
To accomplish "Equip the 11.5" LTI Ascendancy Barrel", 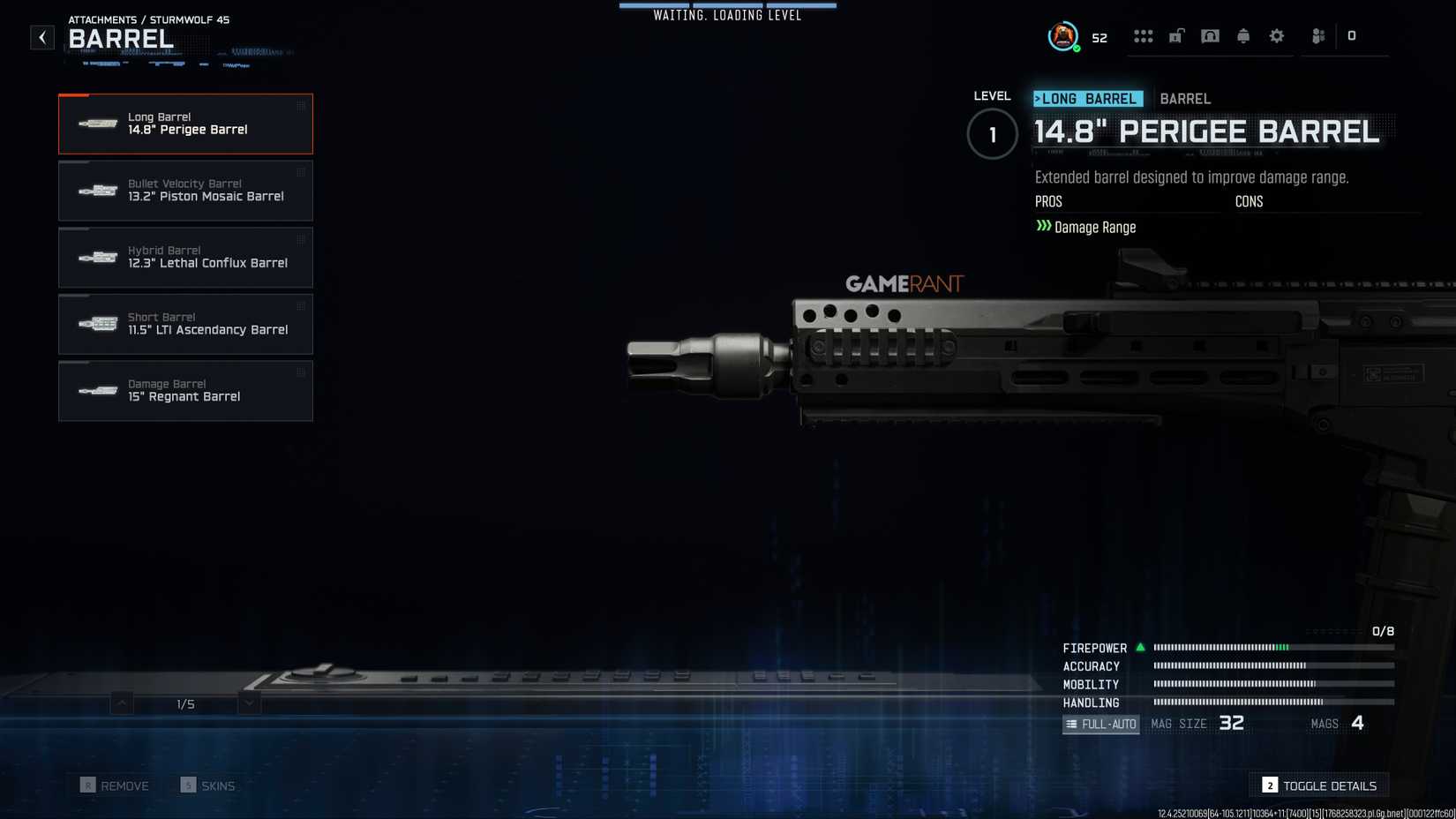I will pyautogui.click(x=185, y=324).
